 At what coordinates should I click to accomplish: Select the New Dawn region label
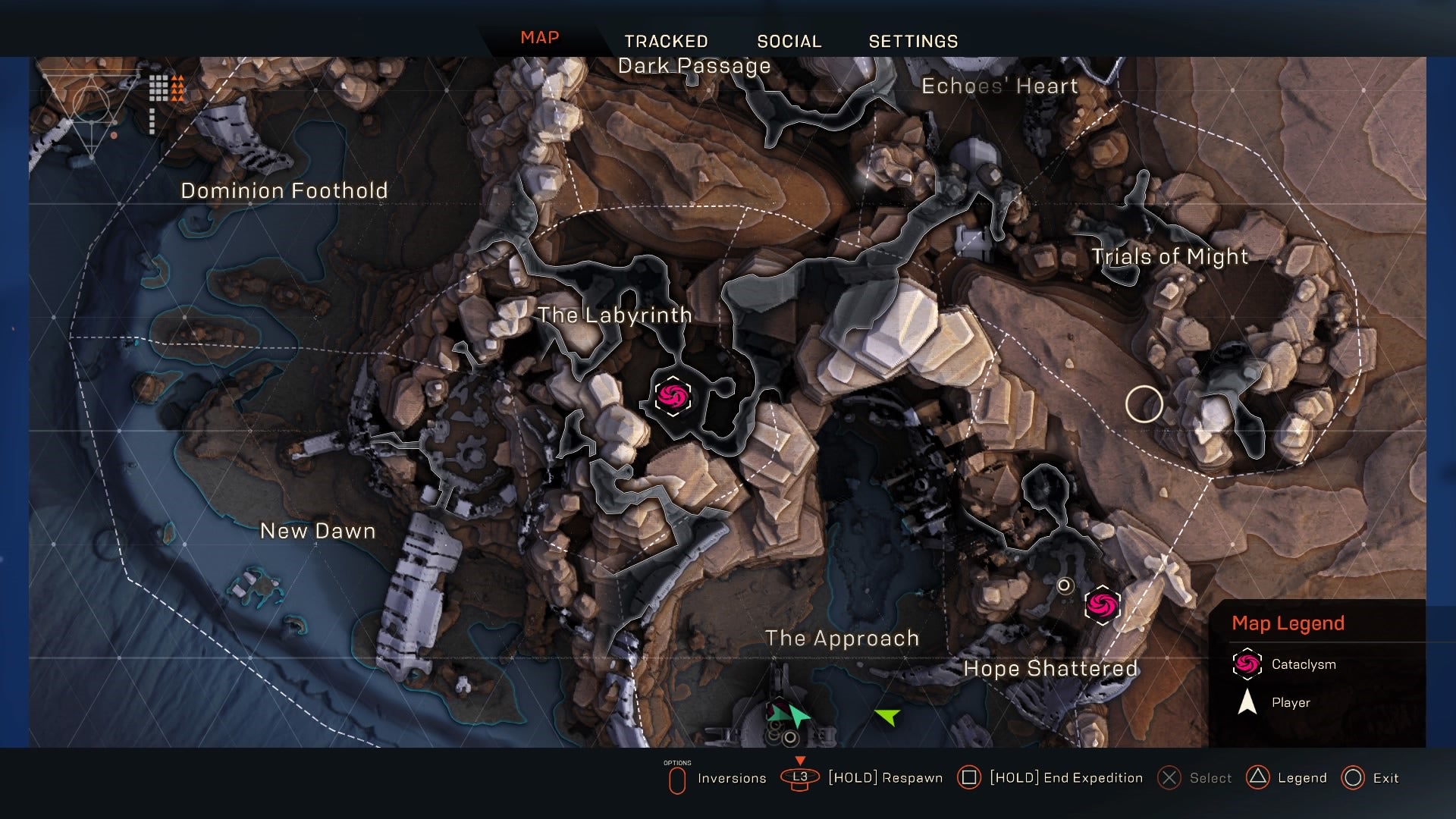click(318, 531)
